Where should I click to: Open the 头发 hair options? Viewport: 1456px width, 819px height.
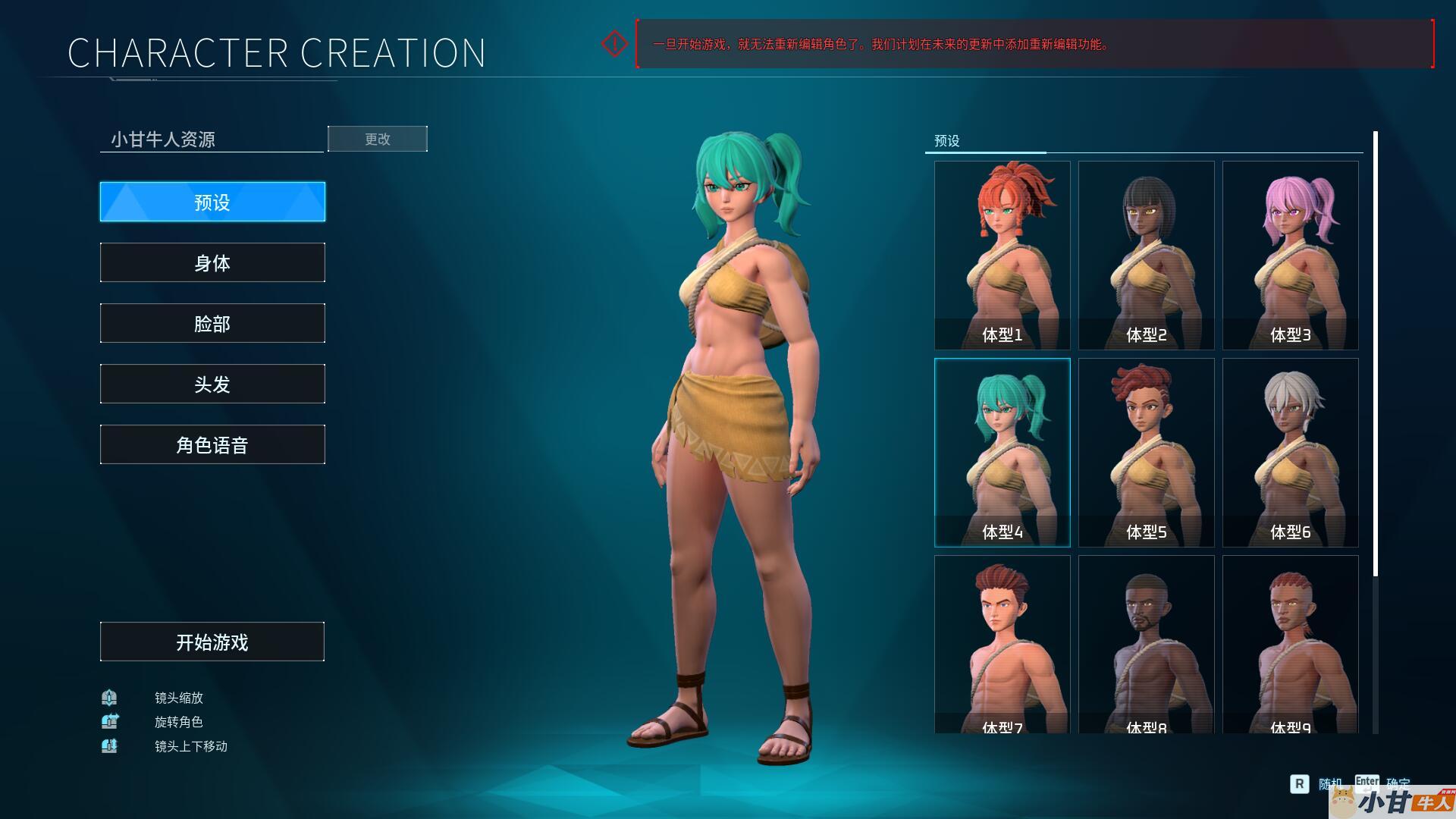[212, 384]
